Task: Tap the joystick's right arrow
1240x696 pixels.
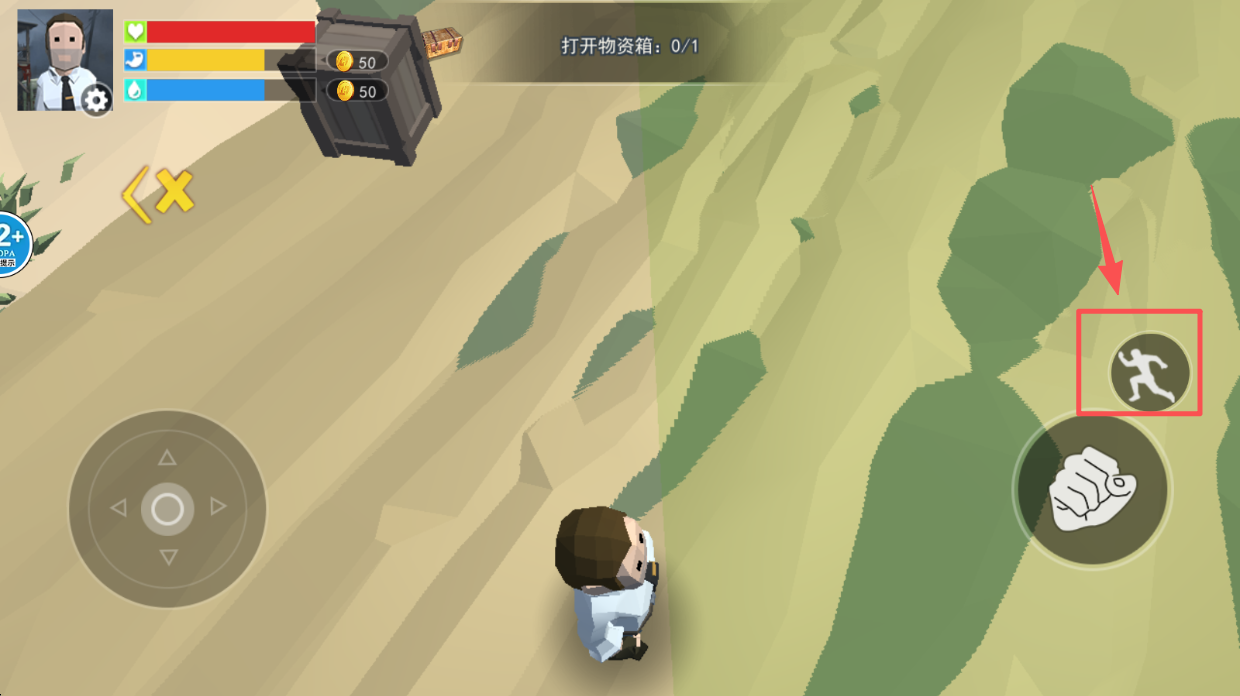Action: point(218,508)
